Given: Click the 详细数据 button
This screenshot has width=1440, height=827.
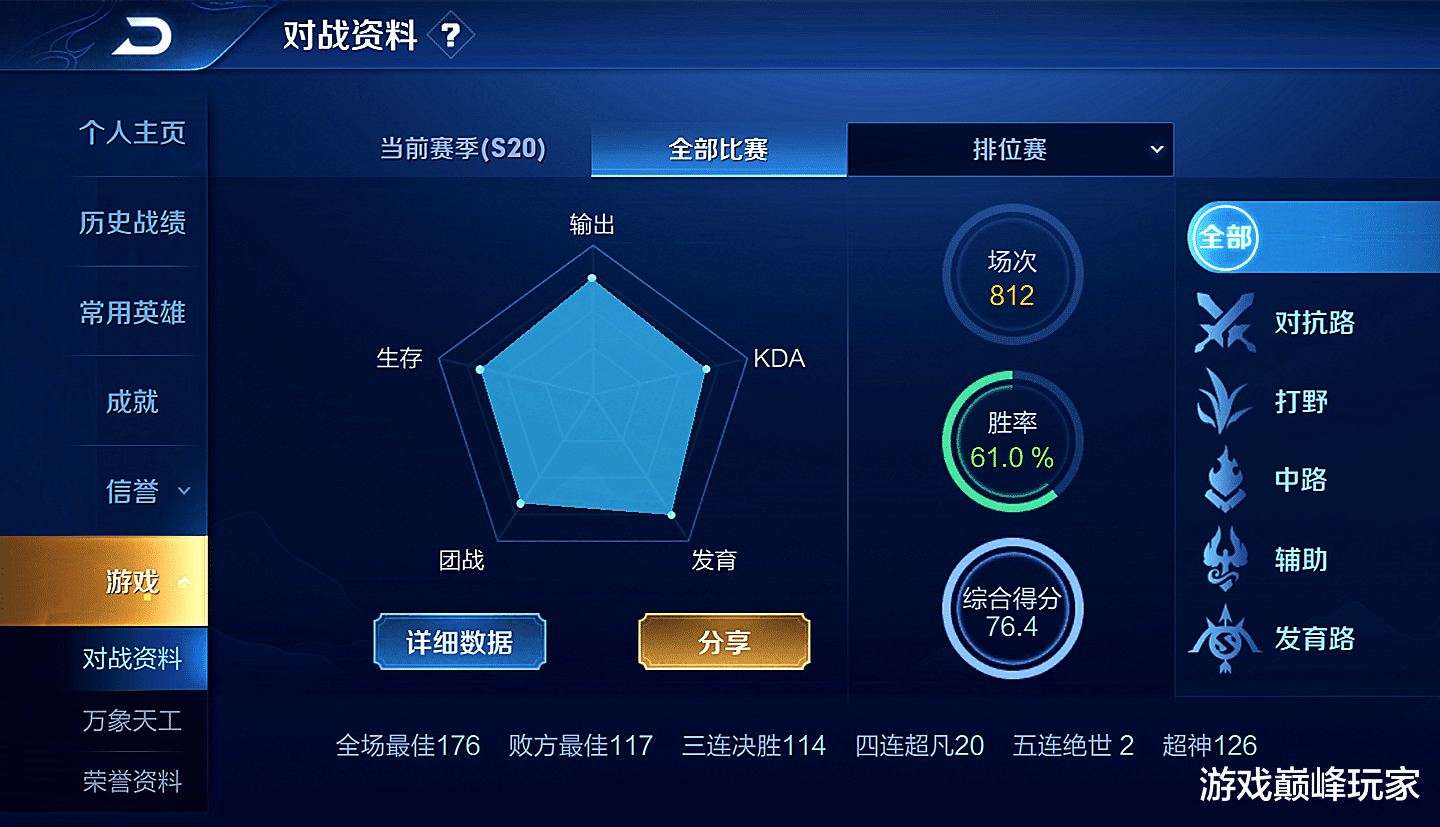Looking at the screenshot, I should [459, 641].
